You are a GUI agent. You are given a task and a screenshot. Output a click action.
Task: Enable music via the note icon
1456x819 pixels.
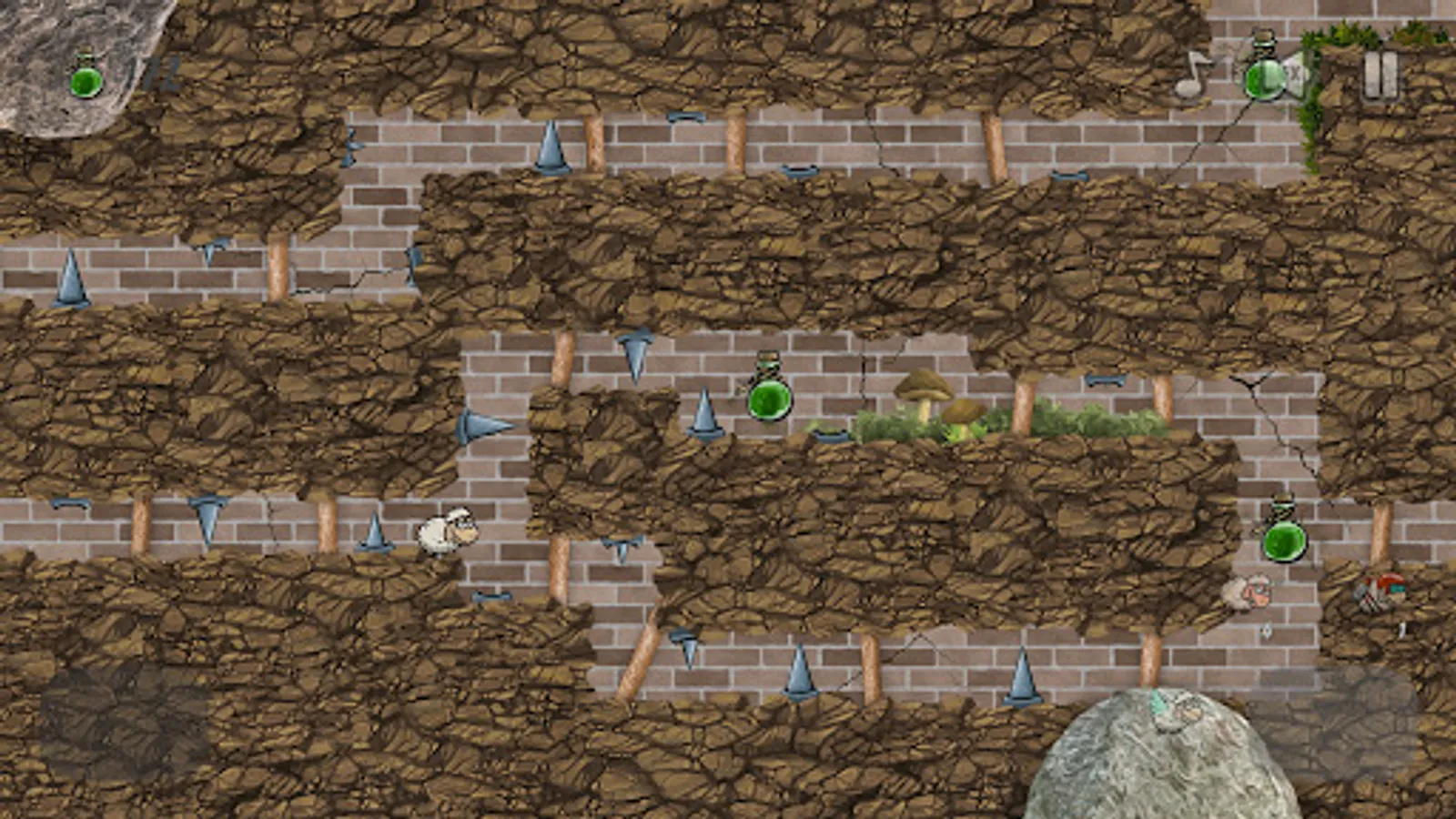click(x=1197, y=77)
